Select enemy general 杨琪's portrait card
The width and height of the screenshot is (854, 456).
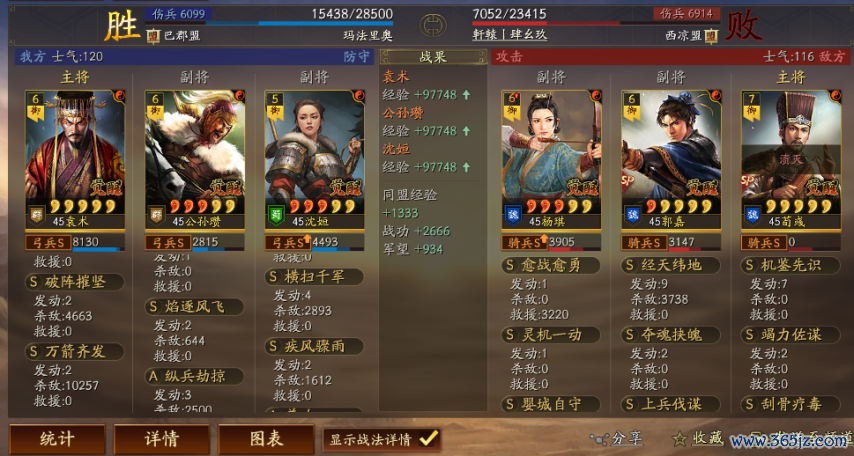coord(544,156)
